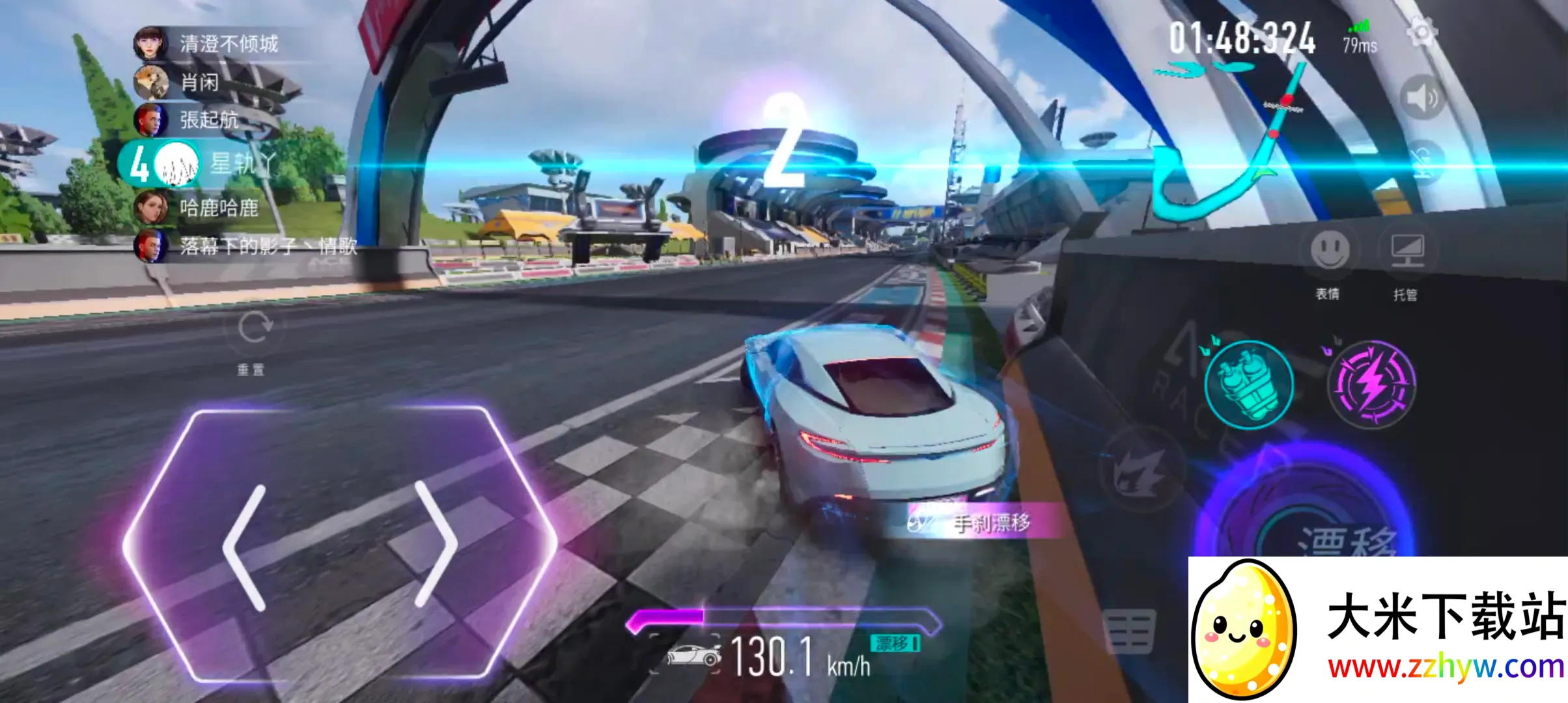Visit the www.zzhyw.com watermark link
Screen dimensions: 1568x703
(1446, 667)
